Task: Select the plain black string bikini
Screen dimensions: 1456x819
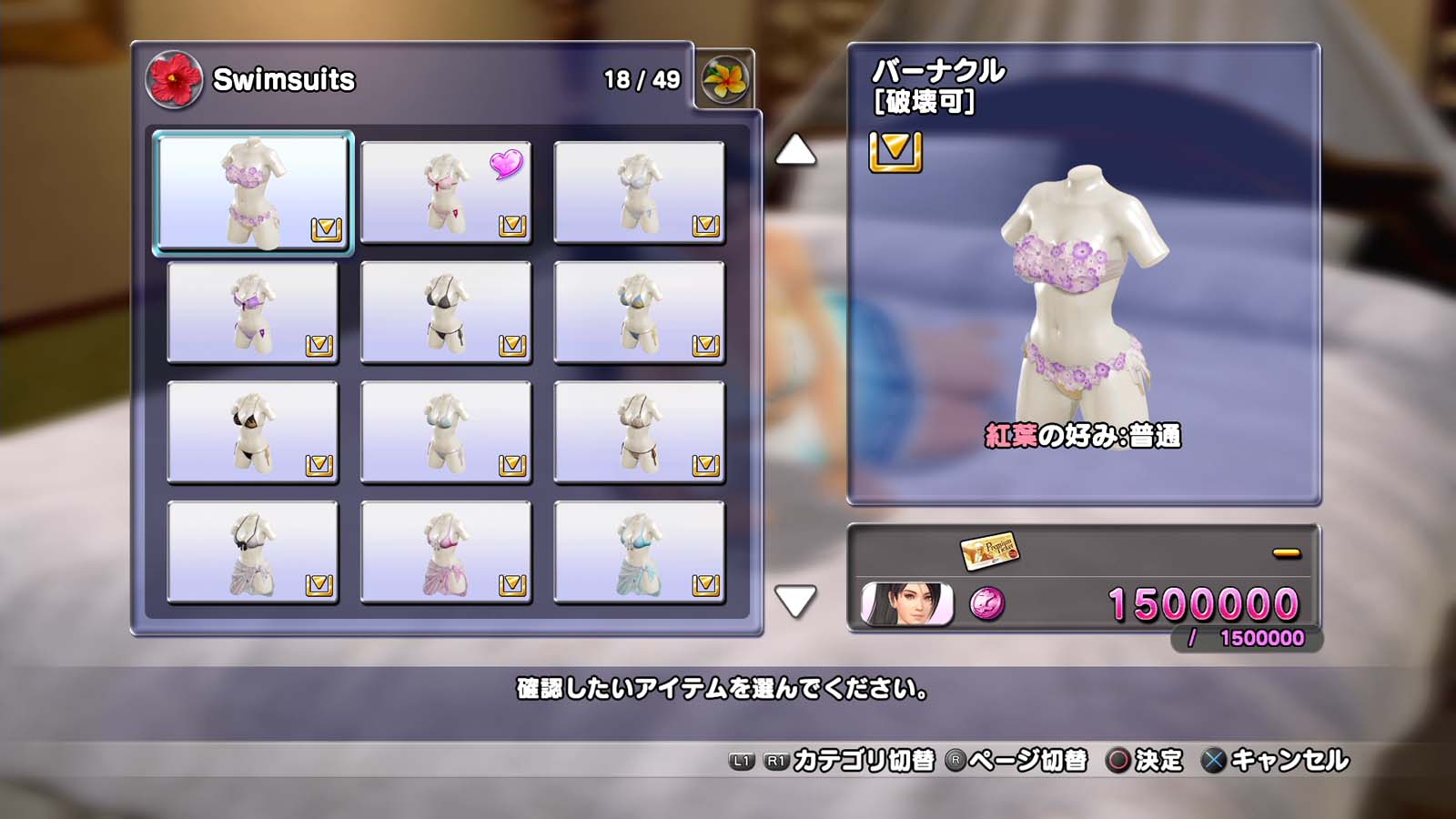Action: [446, 312]
